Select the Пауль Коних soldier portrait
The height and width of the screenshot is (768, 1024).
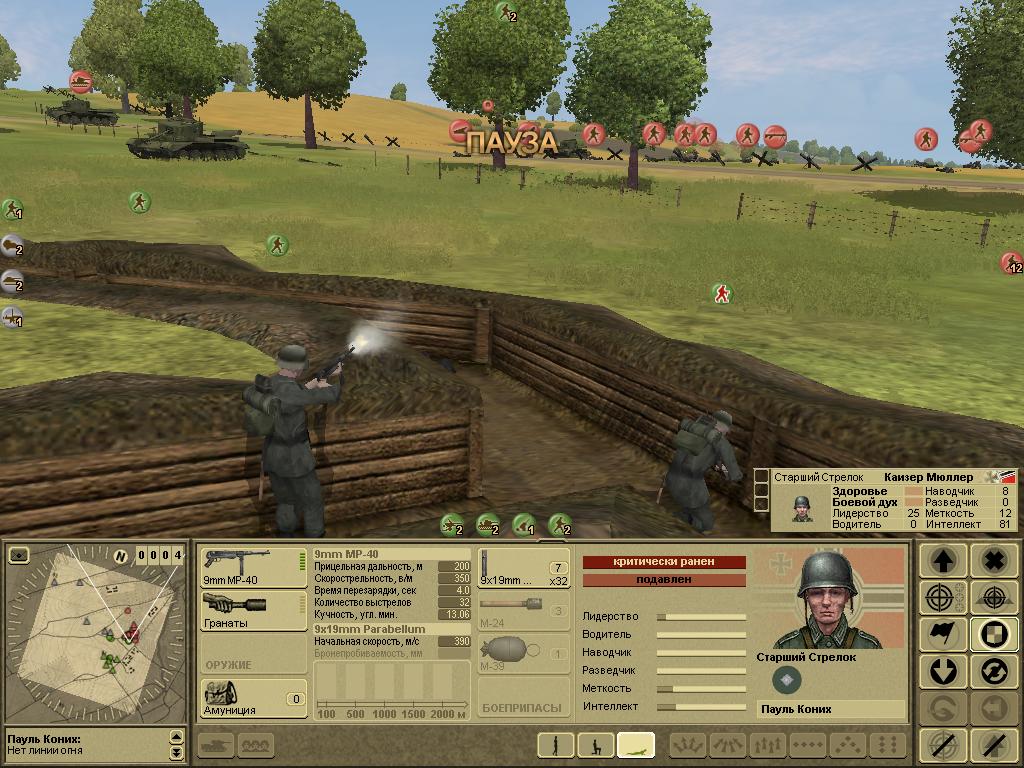coord(829,600)
